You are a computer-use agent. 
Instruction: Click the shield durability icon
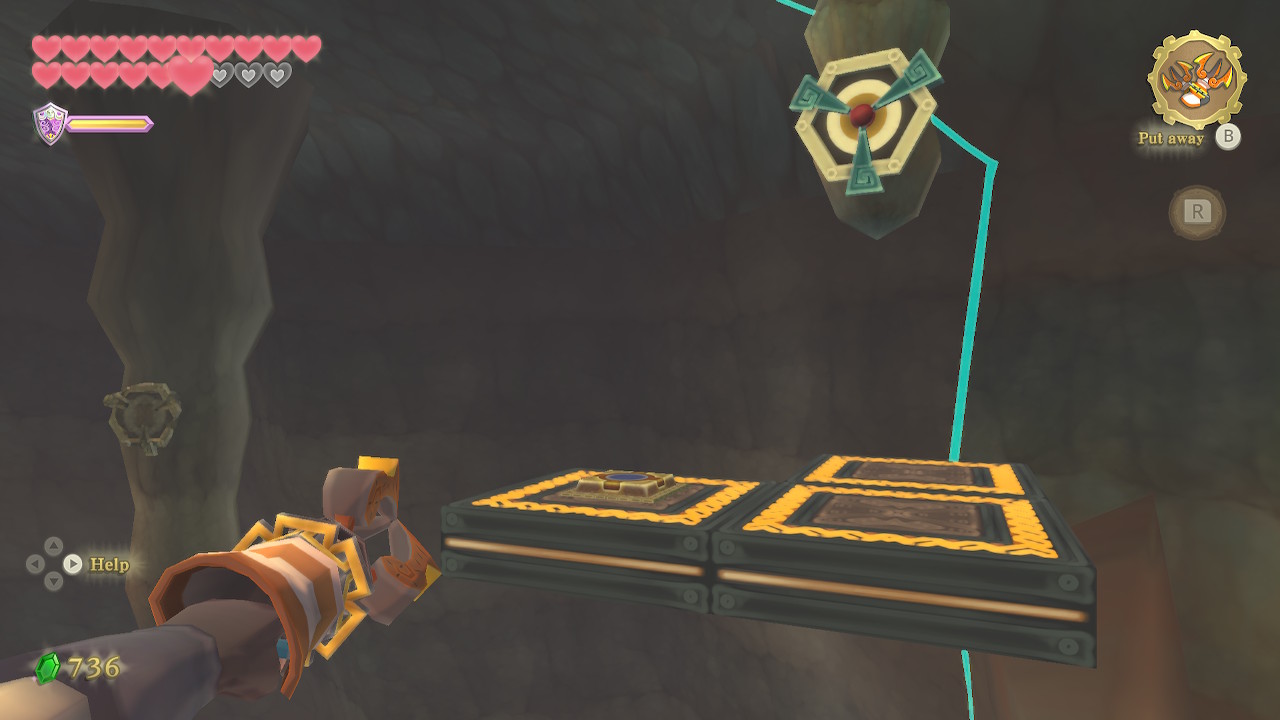(50, 123)
